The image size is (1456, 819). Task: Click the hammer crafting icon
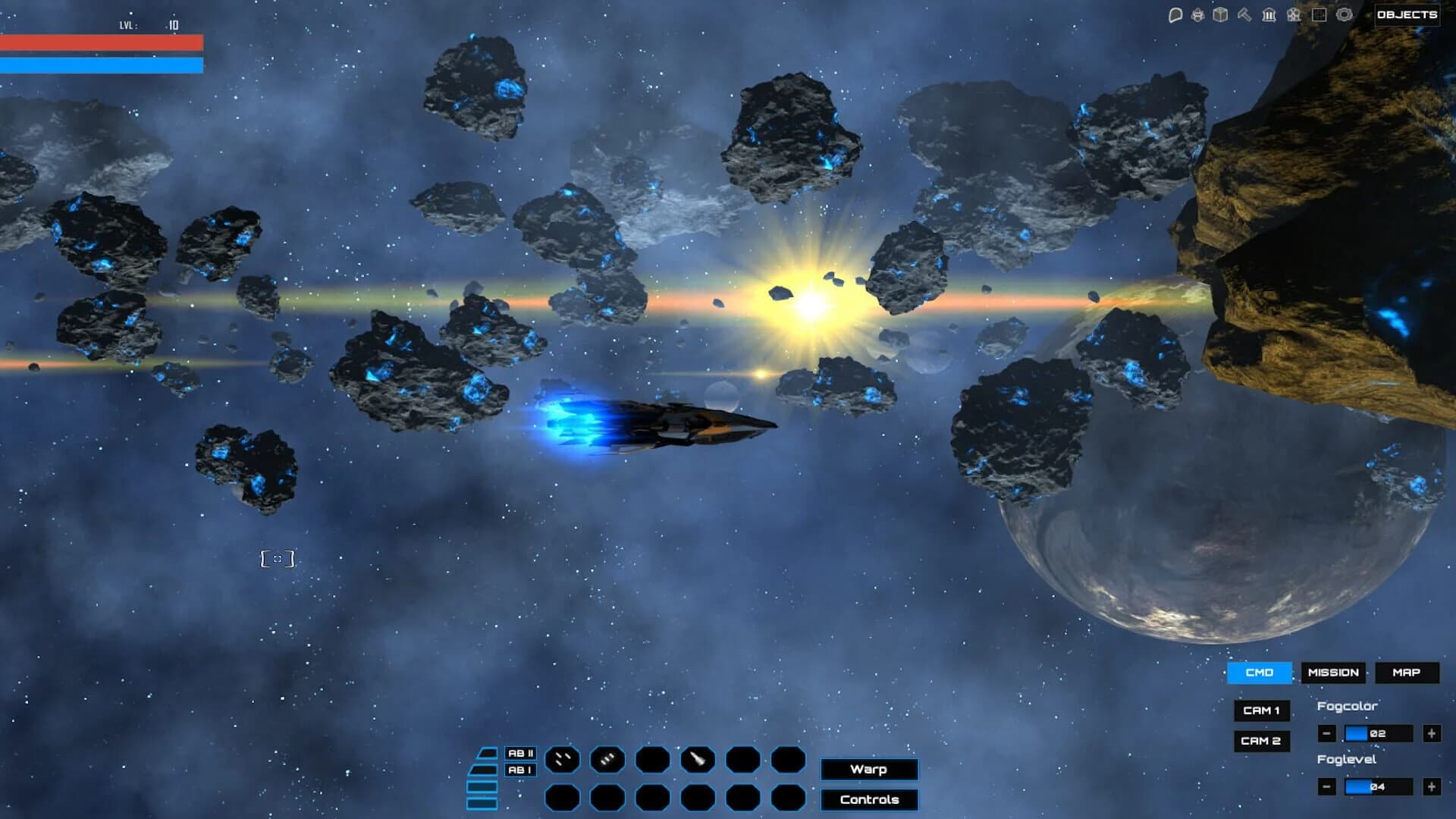click(x=1244, y=14)
